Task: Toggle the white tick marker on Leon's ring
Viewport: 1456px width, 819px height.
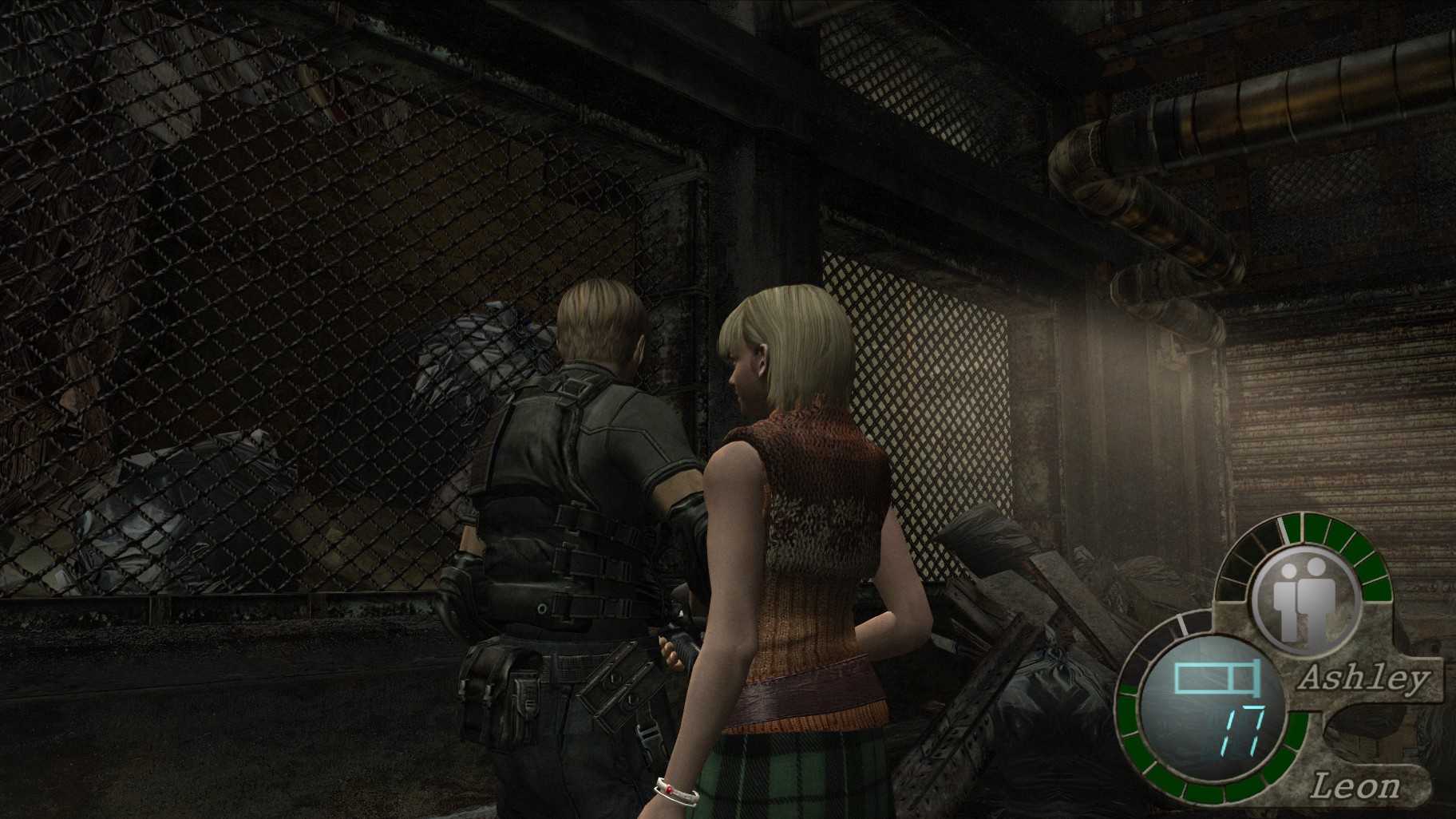Action: coord(1182,624)
